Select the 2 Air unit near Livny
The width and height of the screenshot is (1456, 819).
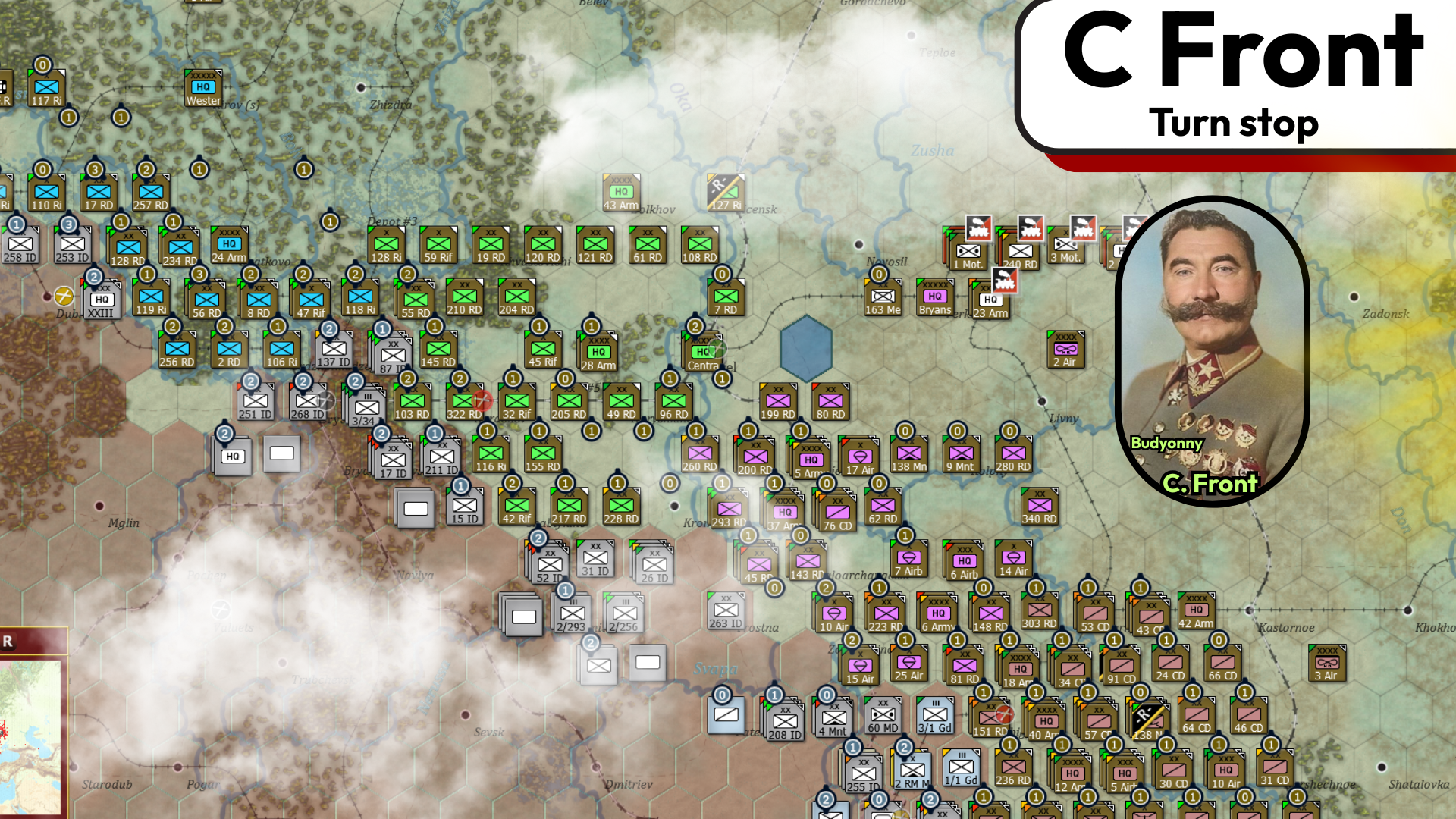[1065, 350]
